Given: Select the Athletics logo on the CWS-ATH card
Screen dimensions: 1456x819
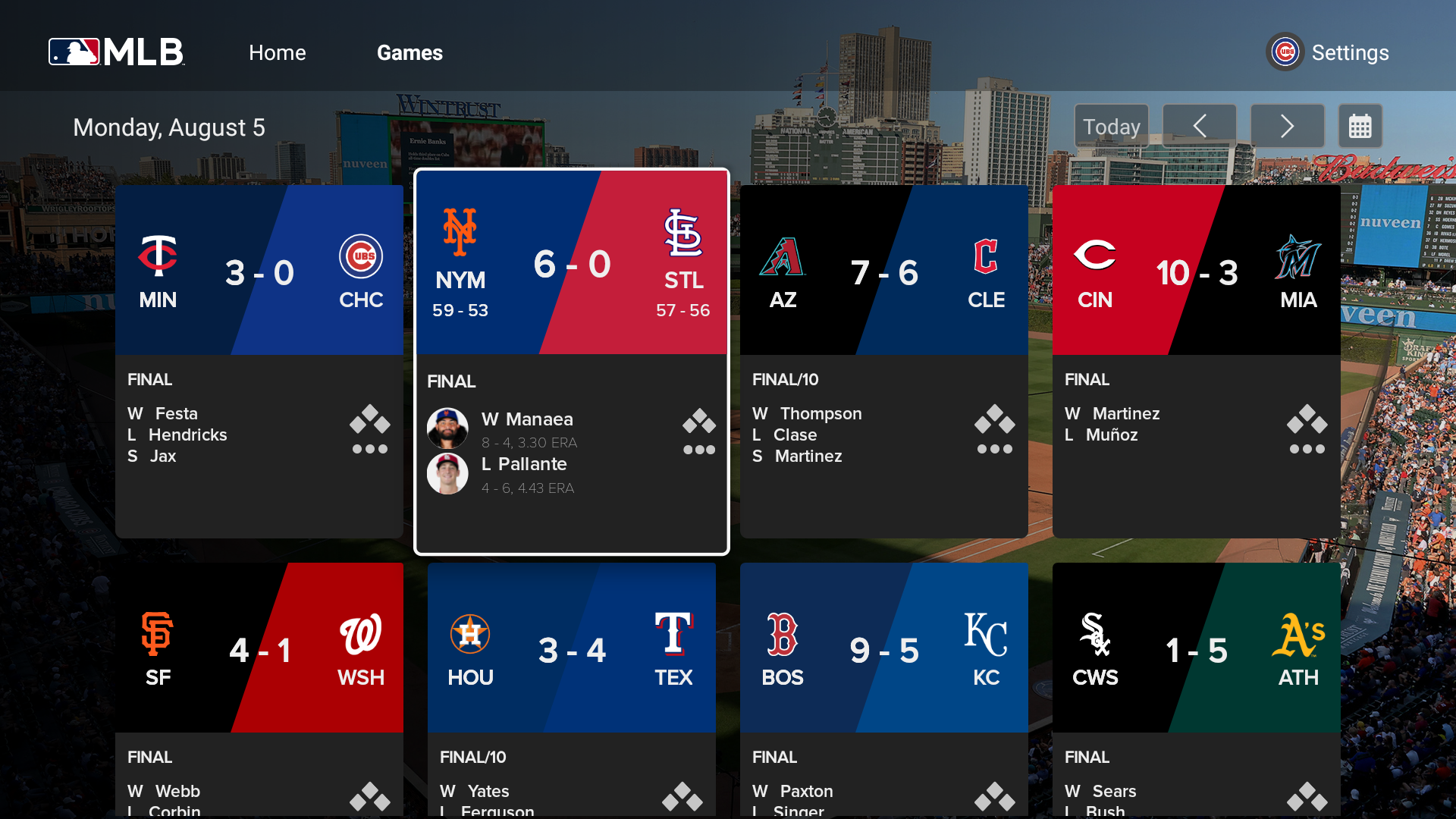Looking at the screenshot, I should point(1298,635).
